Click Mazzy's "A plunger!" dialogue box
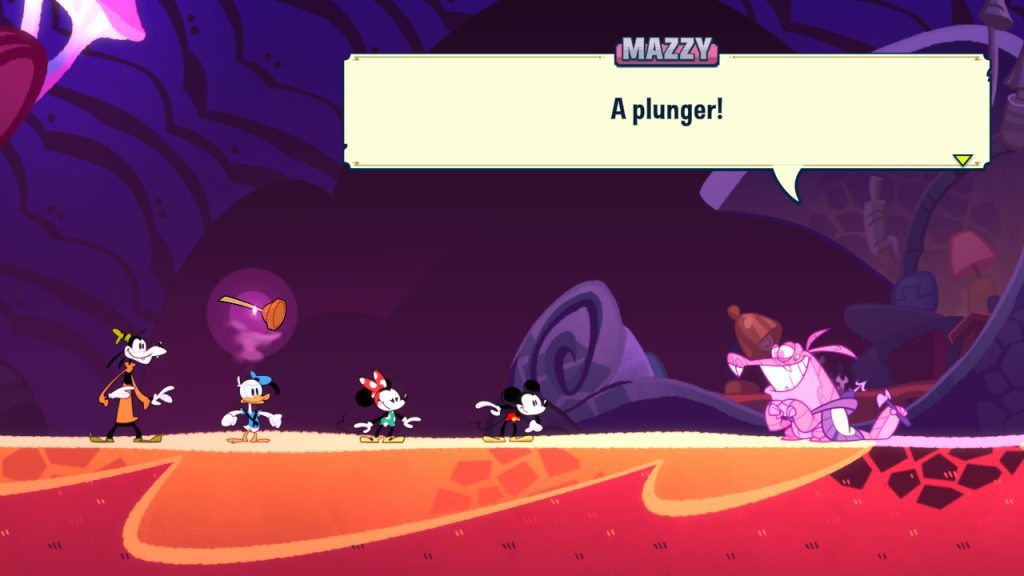The image size is (1024, 576). pos(666,110)
